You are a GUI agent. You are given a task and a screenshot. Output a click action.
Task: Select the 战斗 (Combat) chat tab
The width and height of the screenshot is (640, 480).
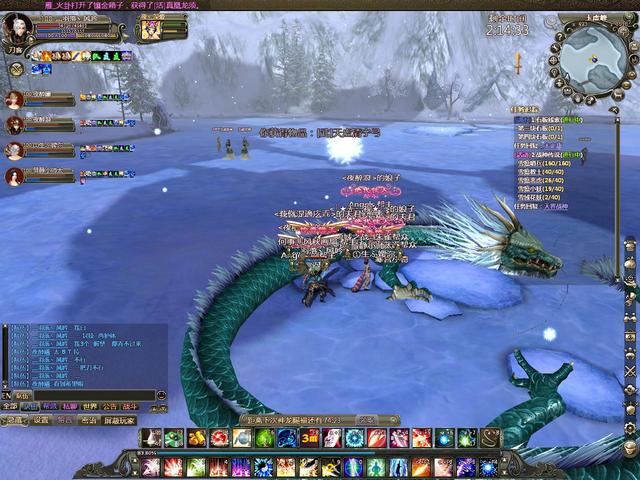(130, 407)
